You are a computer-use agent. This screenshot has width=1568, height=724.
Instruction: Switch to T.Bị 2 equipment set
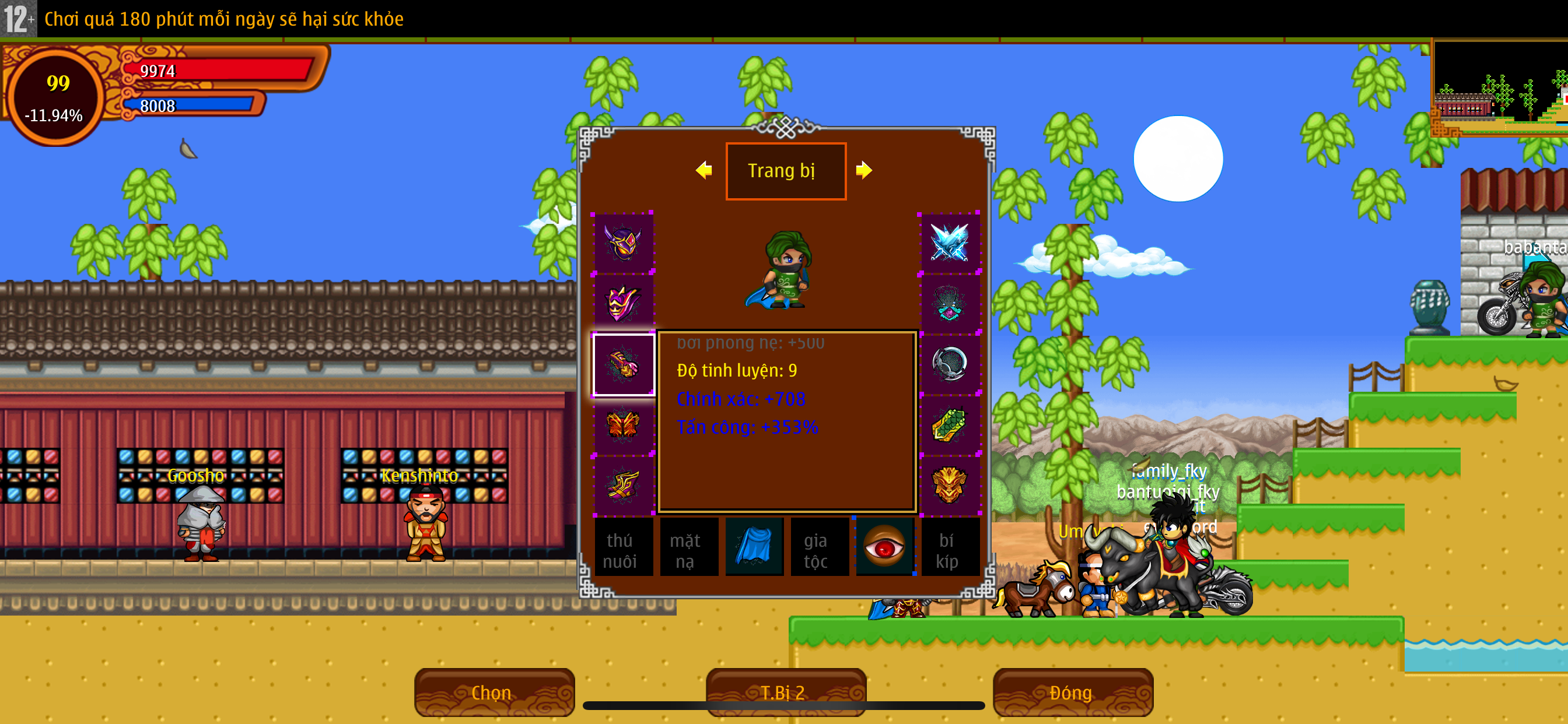pyautogui.click(x=785, y=692)
